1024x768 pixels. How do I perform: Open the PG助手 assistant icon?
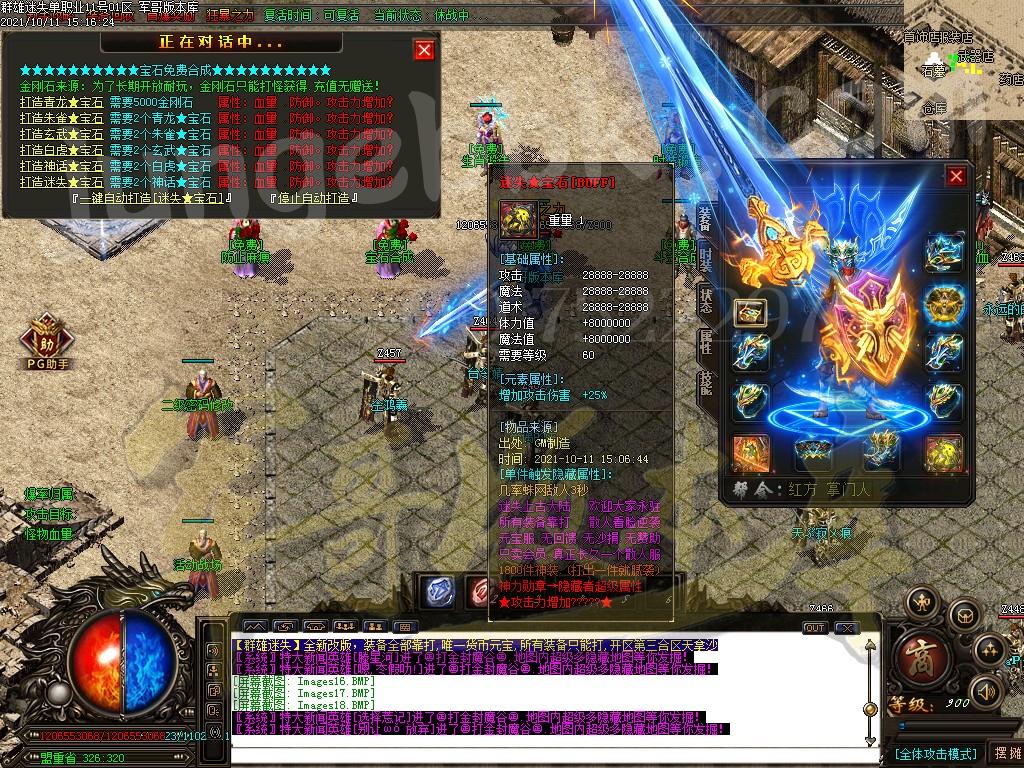[x=46, y=338]
